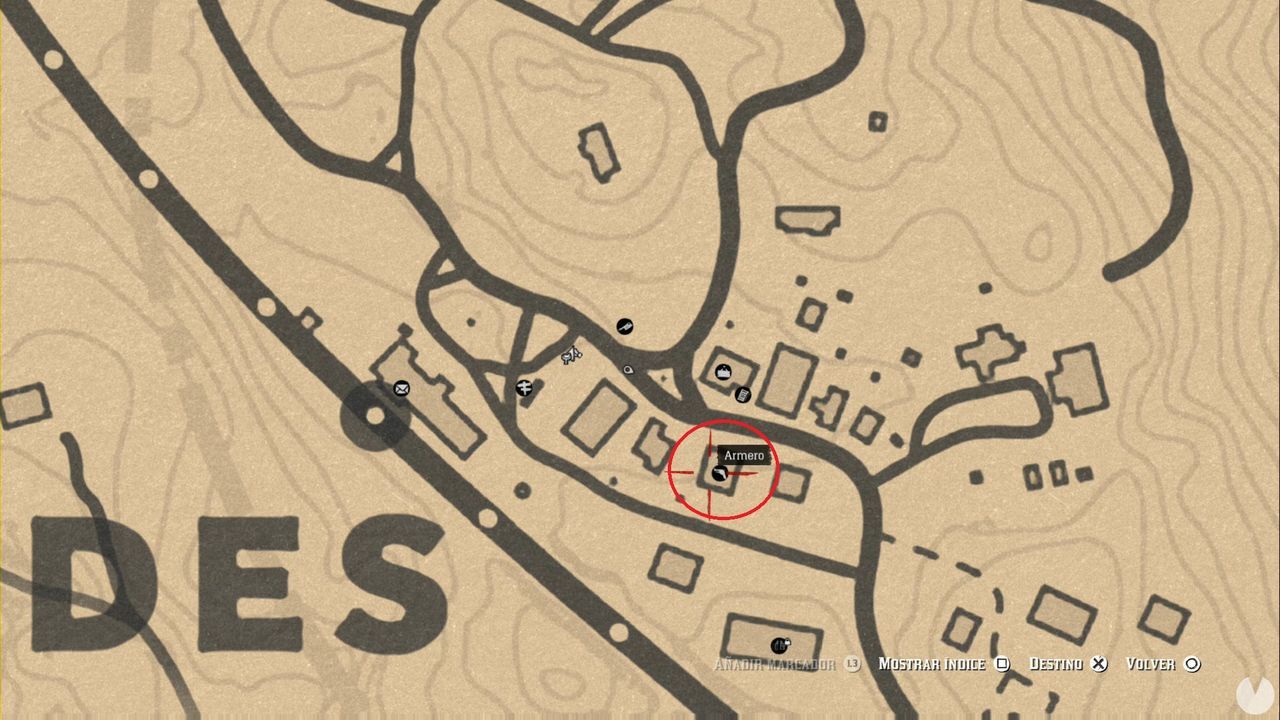Viewport: 1280px width, 720px height.
Task: Click the dark circular knife icon above the road
Action: [625, 325]
